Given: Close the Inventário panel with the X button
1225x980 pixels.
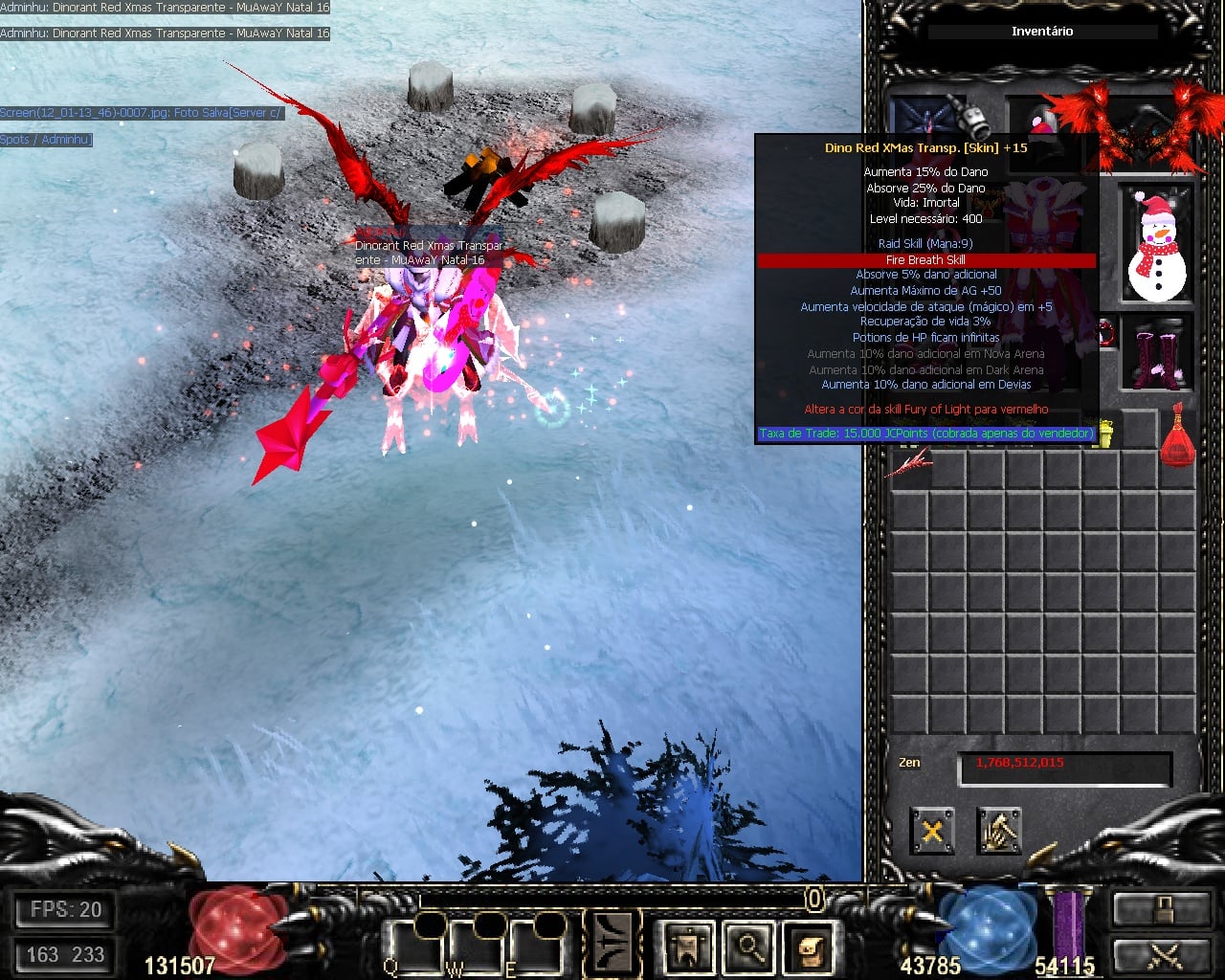Looking at the screenshot, I should tap(932, 831).
